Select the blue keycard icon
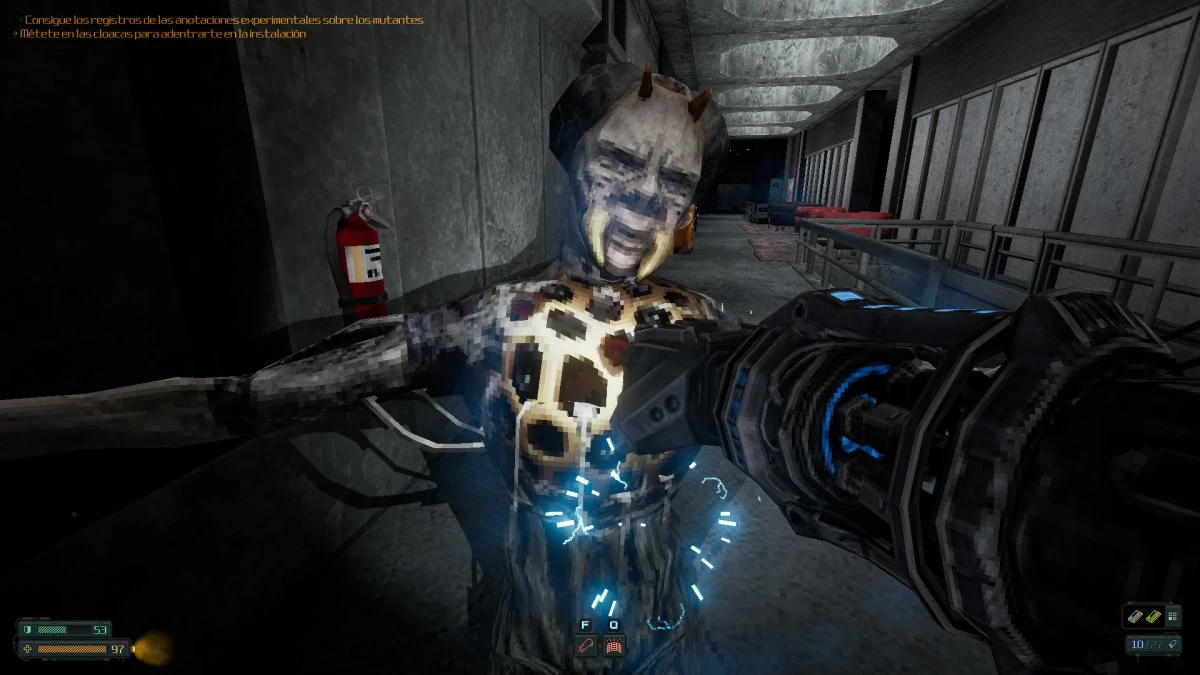1200x675 pixels. coord(1137,616)
